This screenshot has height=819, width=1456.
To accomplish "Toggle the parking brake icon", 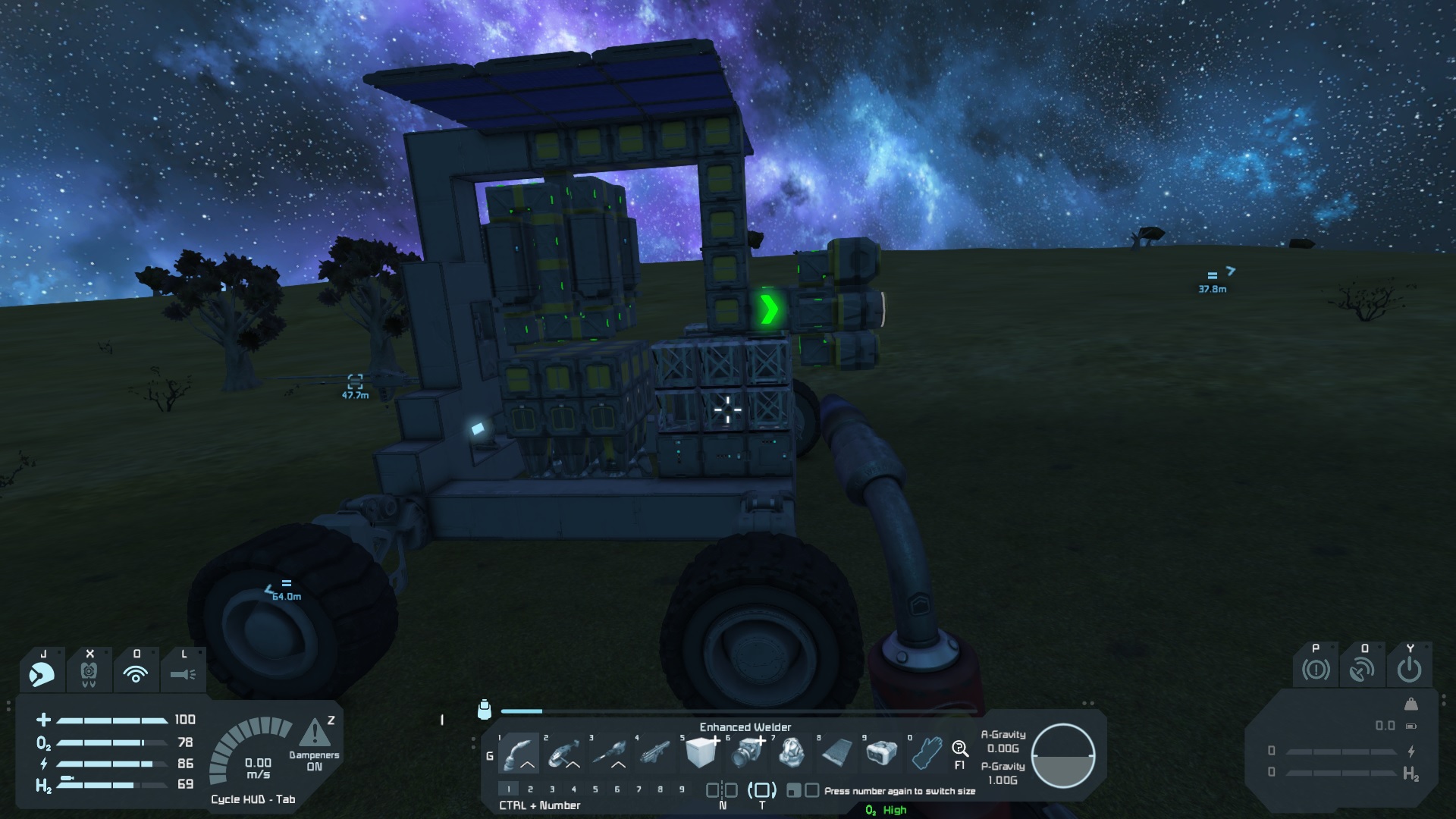I will point(1316,670).
